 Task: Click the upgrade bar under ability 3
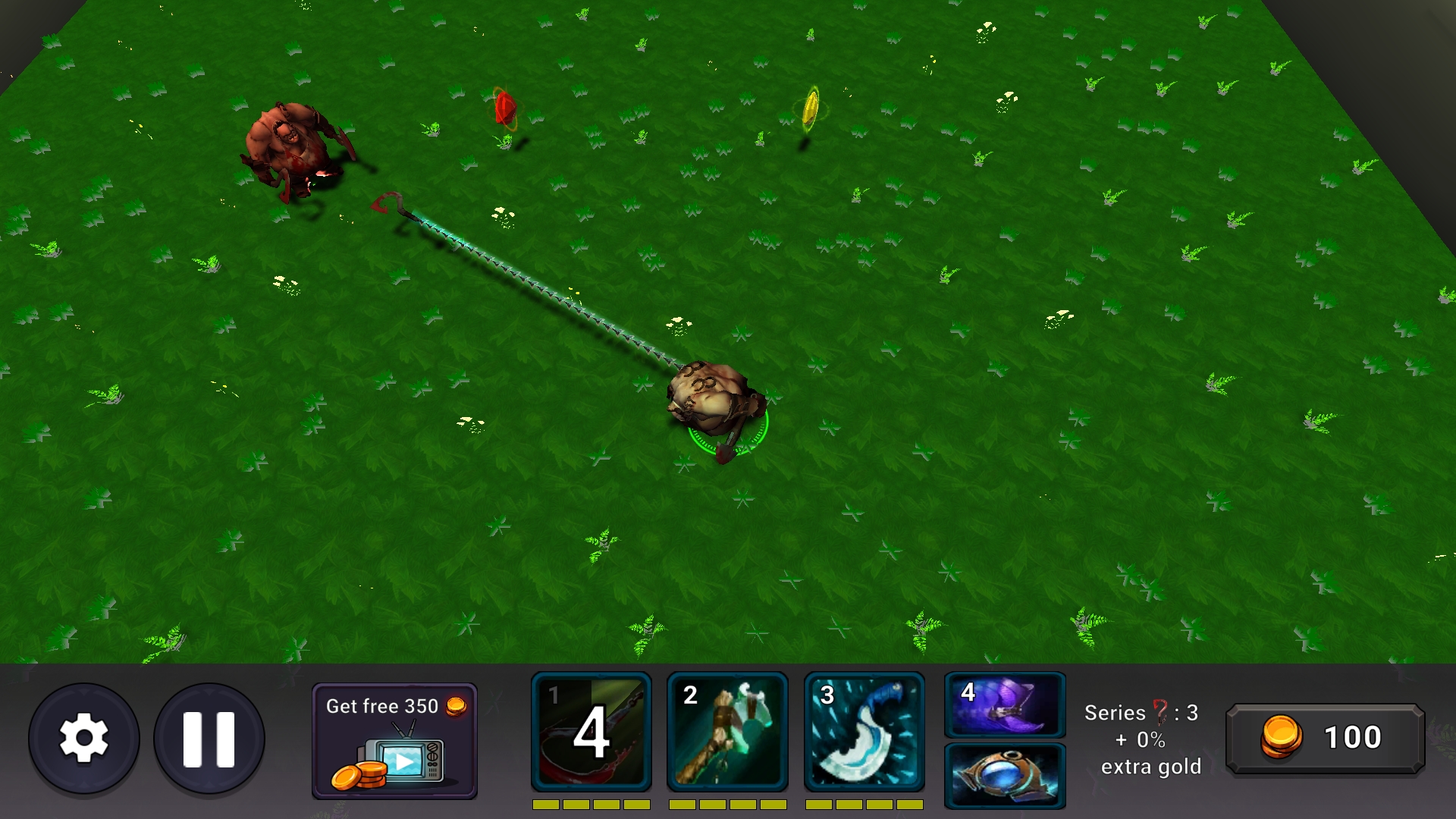pos(864,803)
